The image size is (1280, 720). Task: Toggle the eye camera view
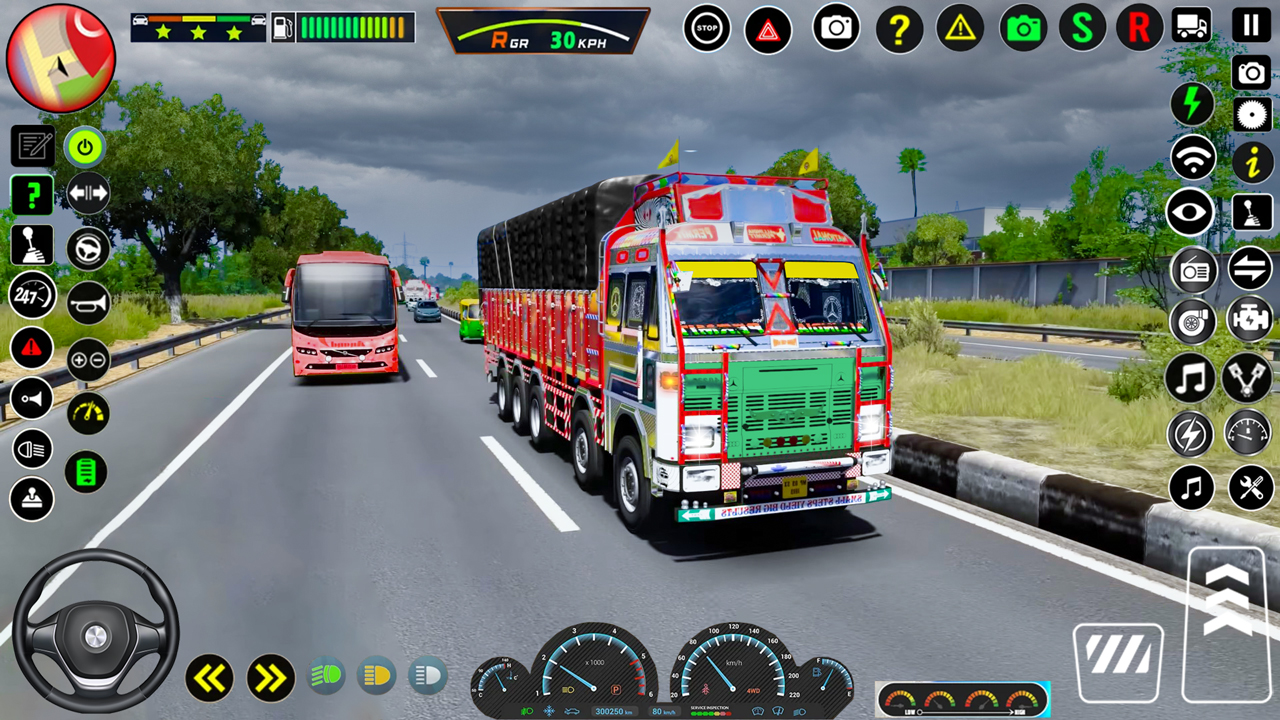[1190, 212]
